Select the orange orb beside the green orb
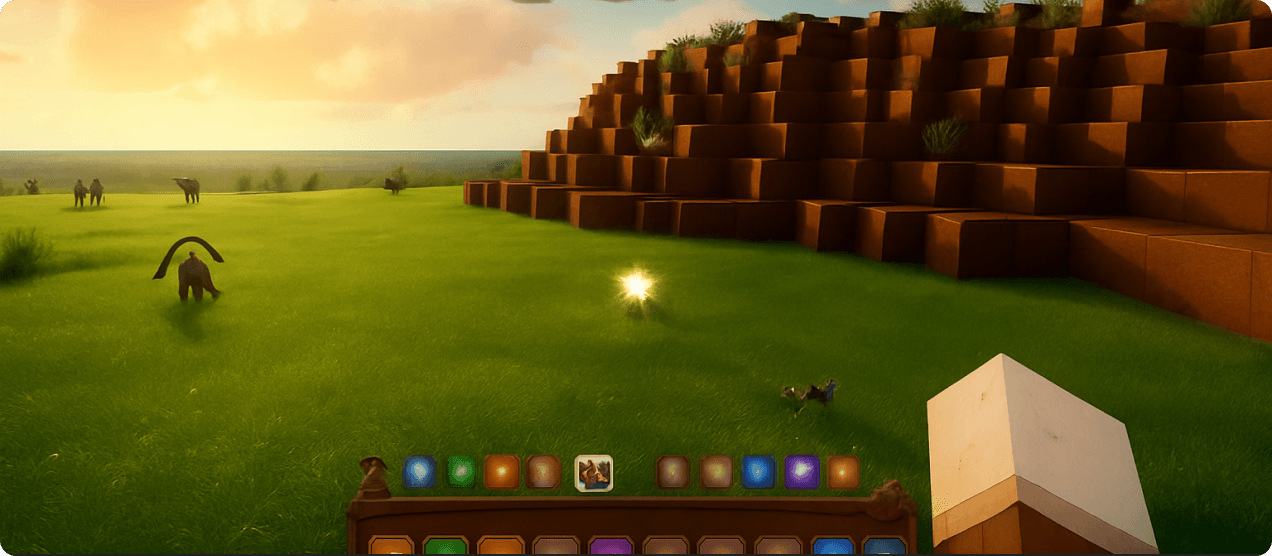Viewport: 1272px width, 556px height. [502, 472]
